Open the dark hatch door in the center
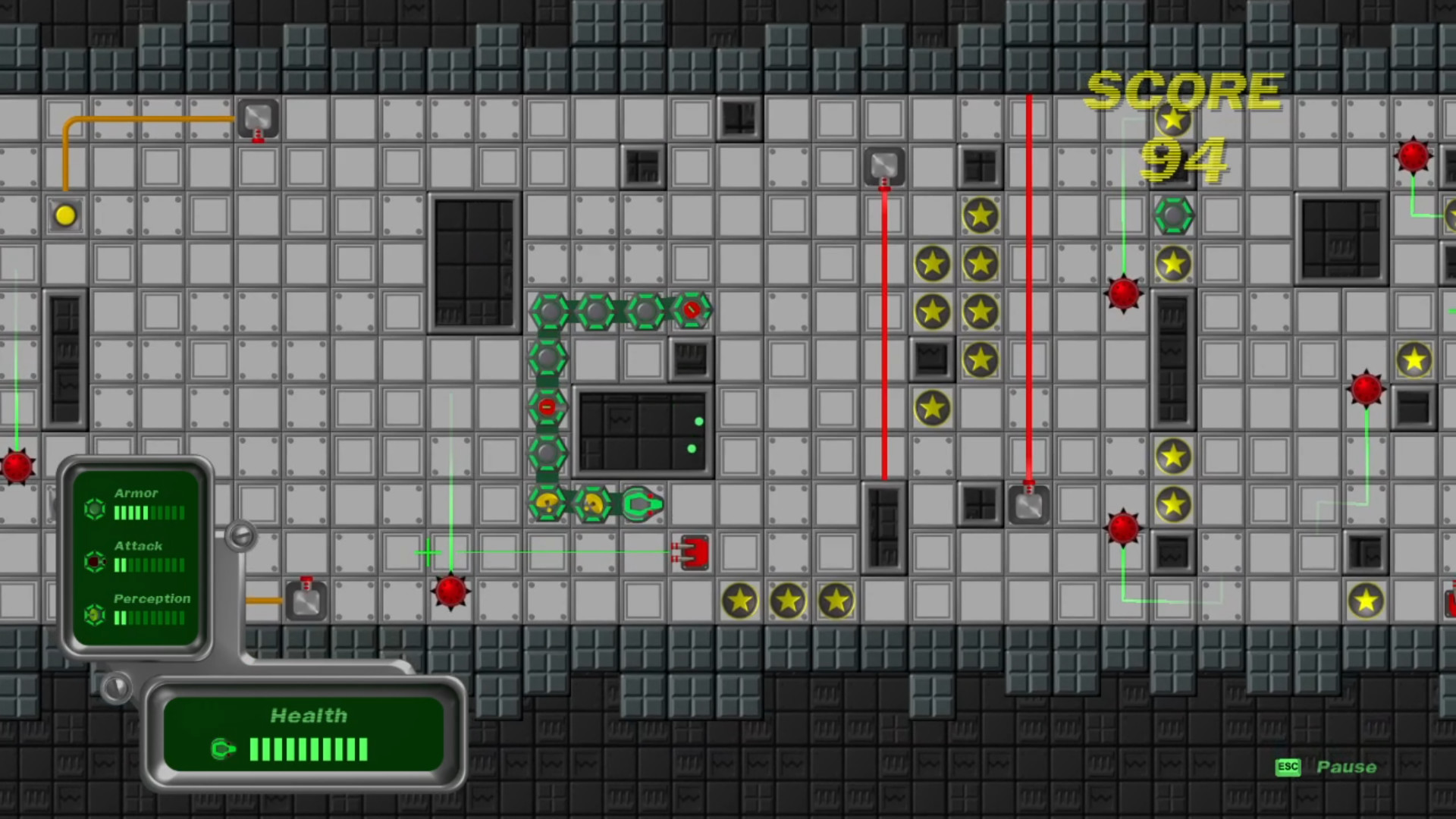 [x=643, y=432]
